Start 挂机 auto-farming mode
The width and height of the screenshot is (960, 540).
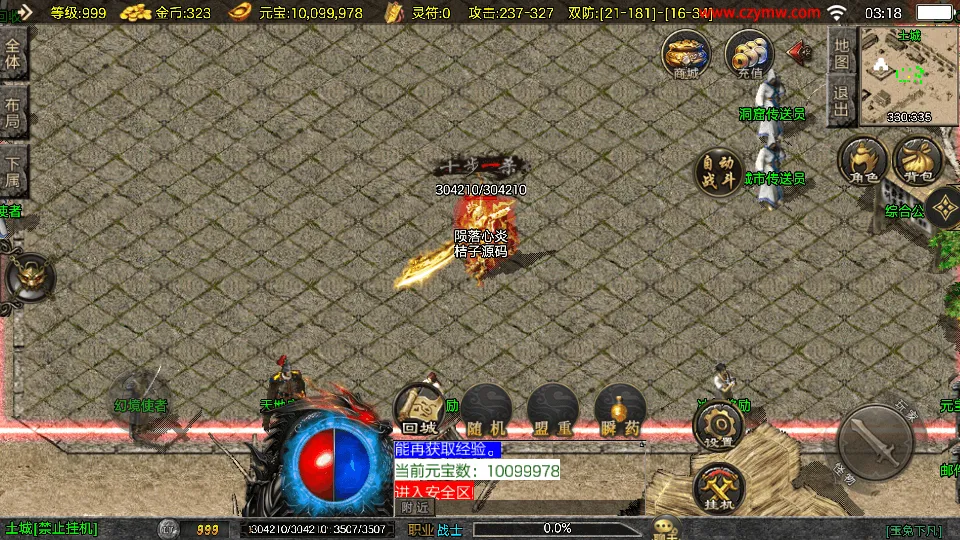(718, 489)
